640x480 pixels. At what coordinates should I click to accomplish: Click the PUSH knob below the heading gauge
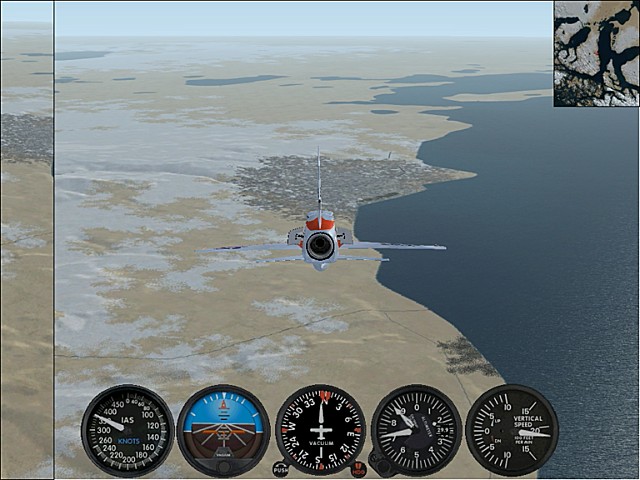point(280,468)
